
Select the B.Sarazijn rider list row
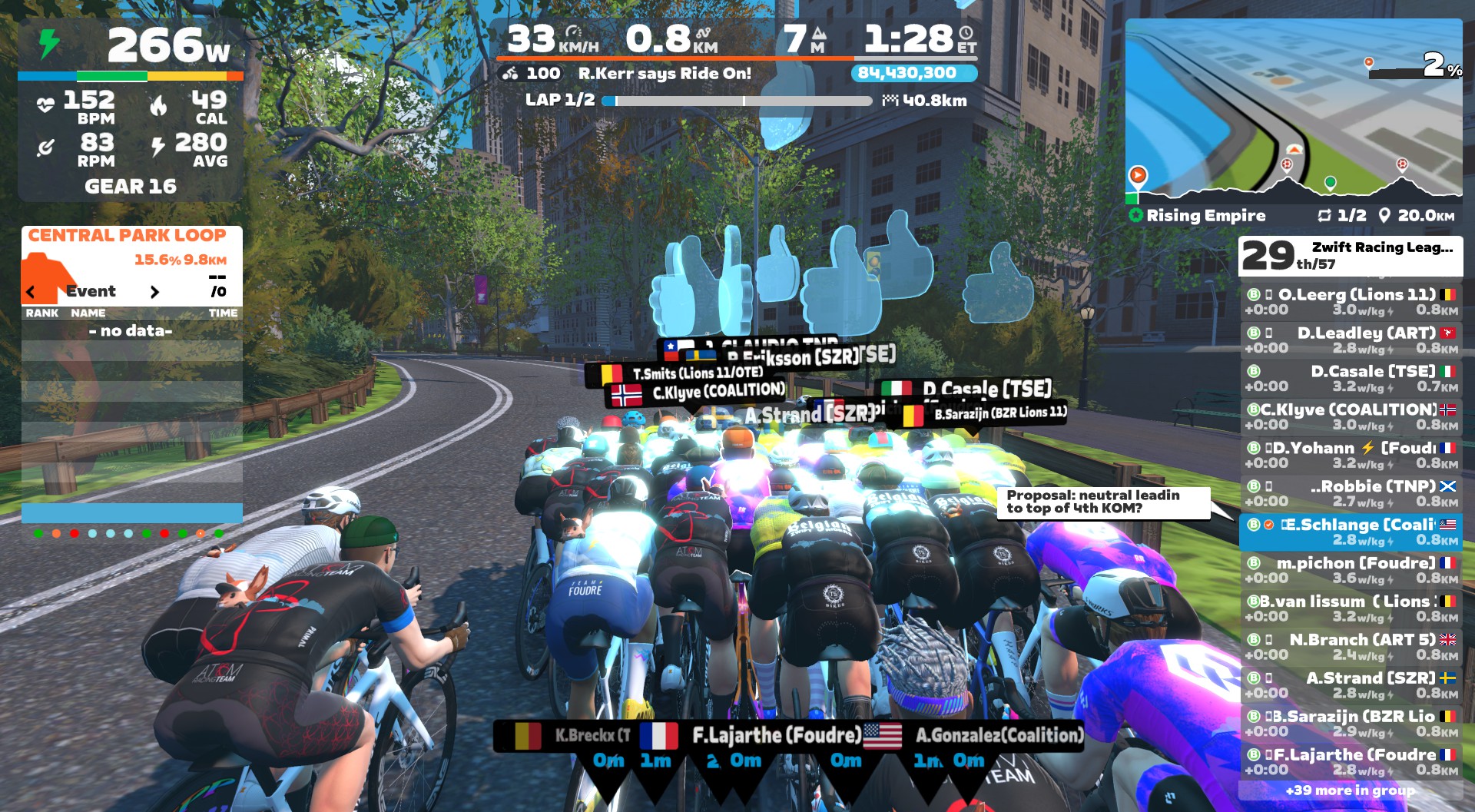pyautogui.click(x=1351, y=724)
